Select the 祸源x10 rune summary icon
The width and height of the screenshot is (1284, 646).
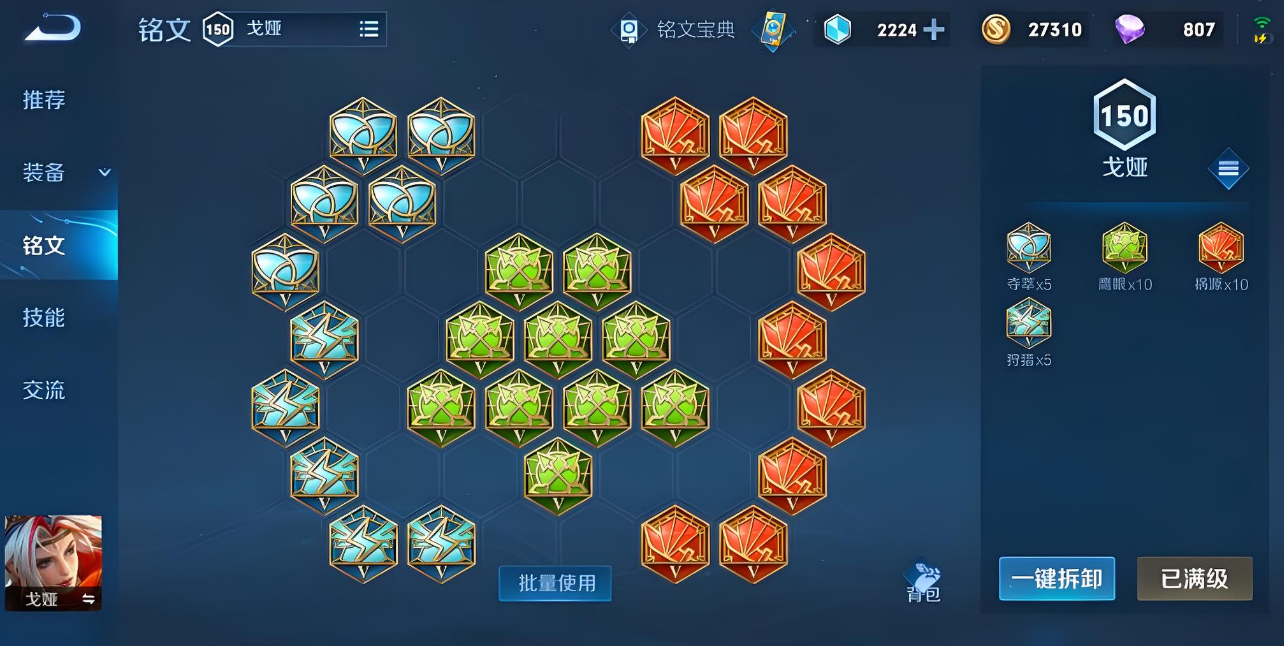point(1221,248)
